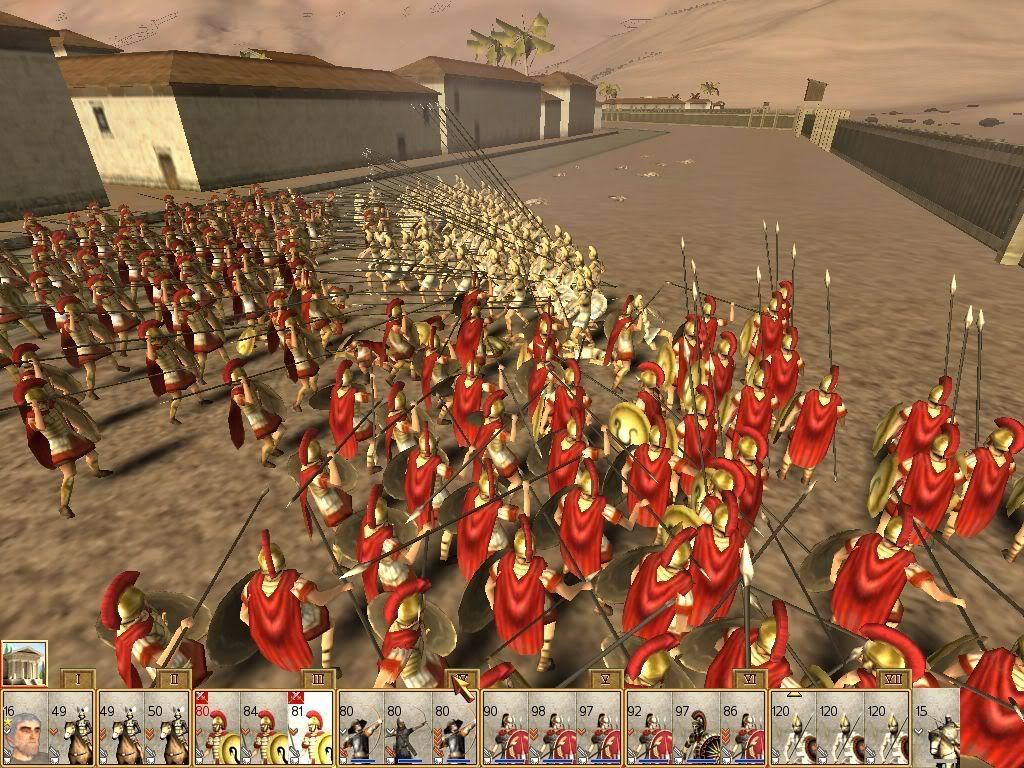
Task: Pick the red-shield infantry card with 90 men
Action: pyautogui.click(x=504, y=728)
